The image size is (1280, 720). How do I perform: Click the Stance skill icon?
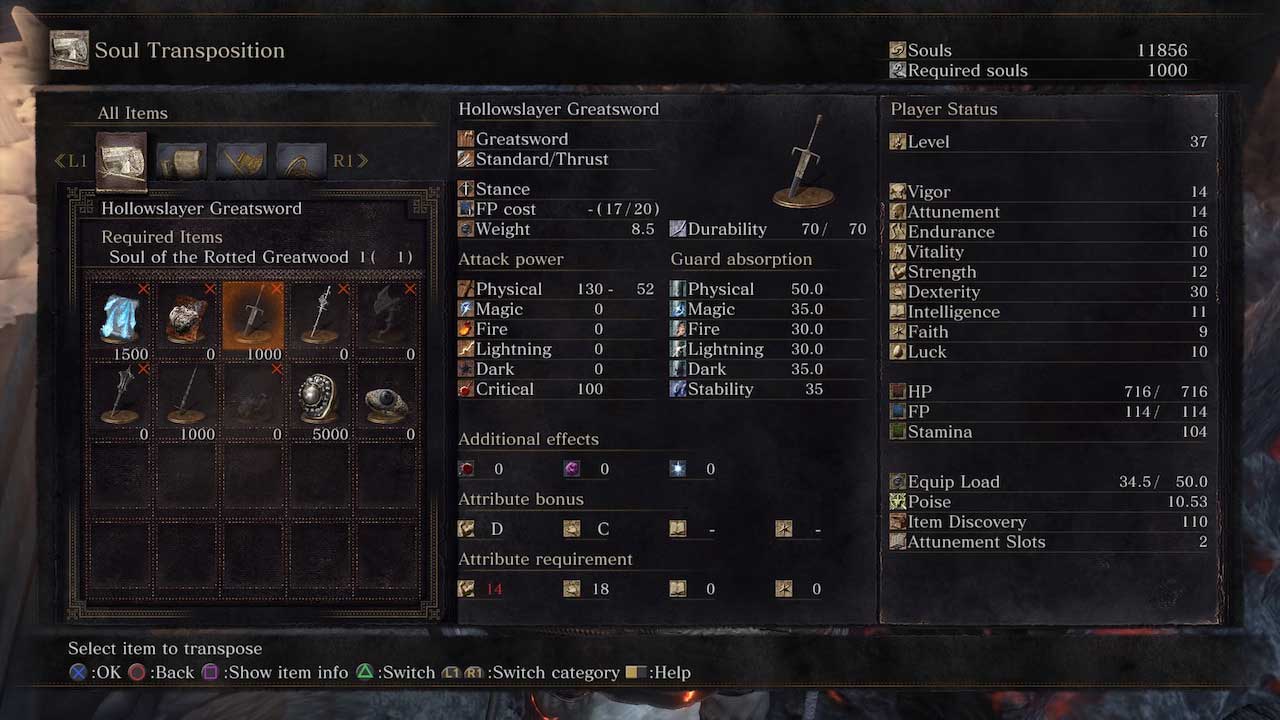[465, 188]
